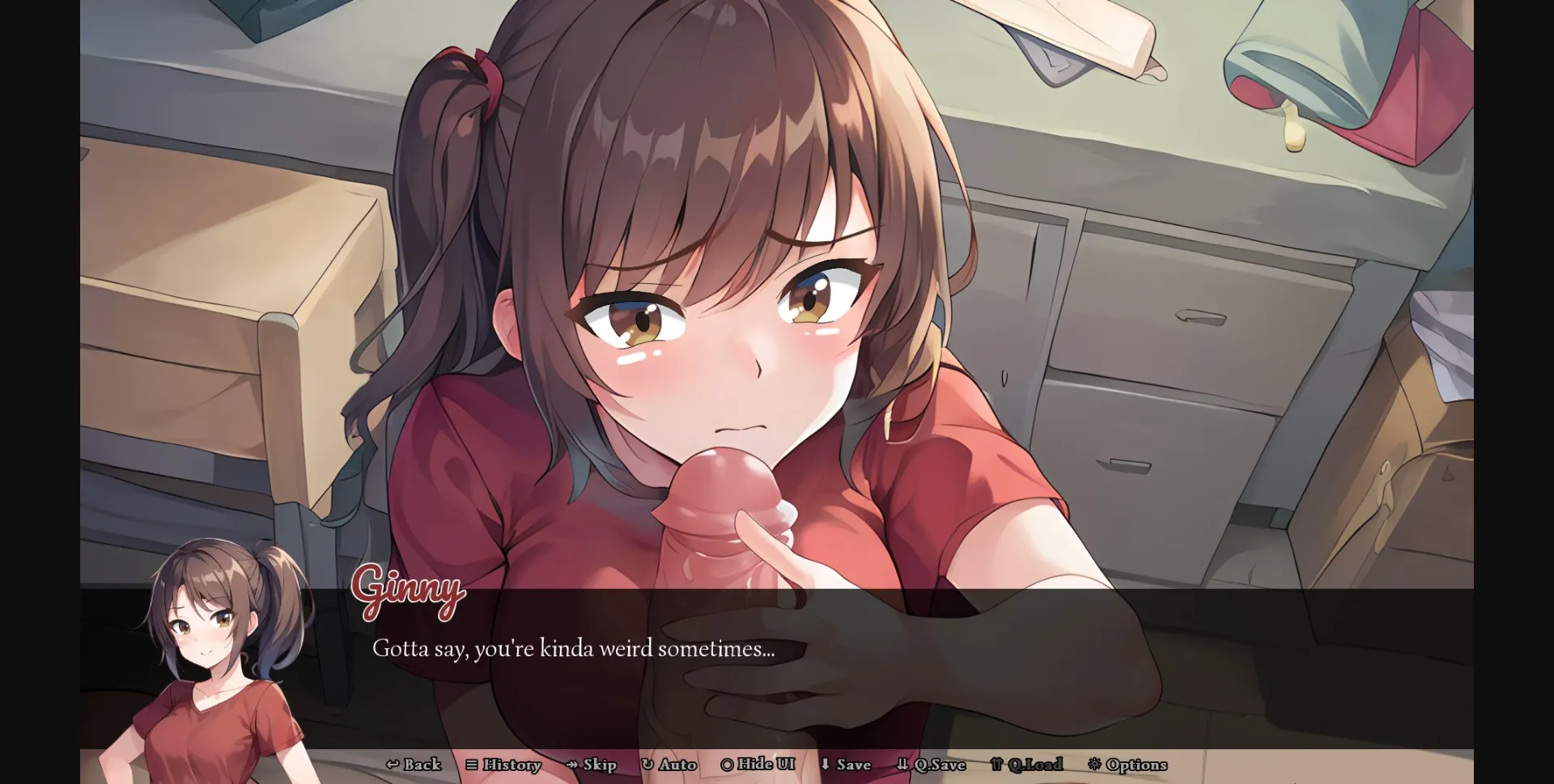
Task: Click the asterisk icon next to Options
Action: coord(1094,765)
